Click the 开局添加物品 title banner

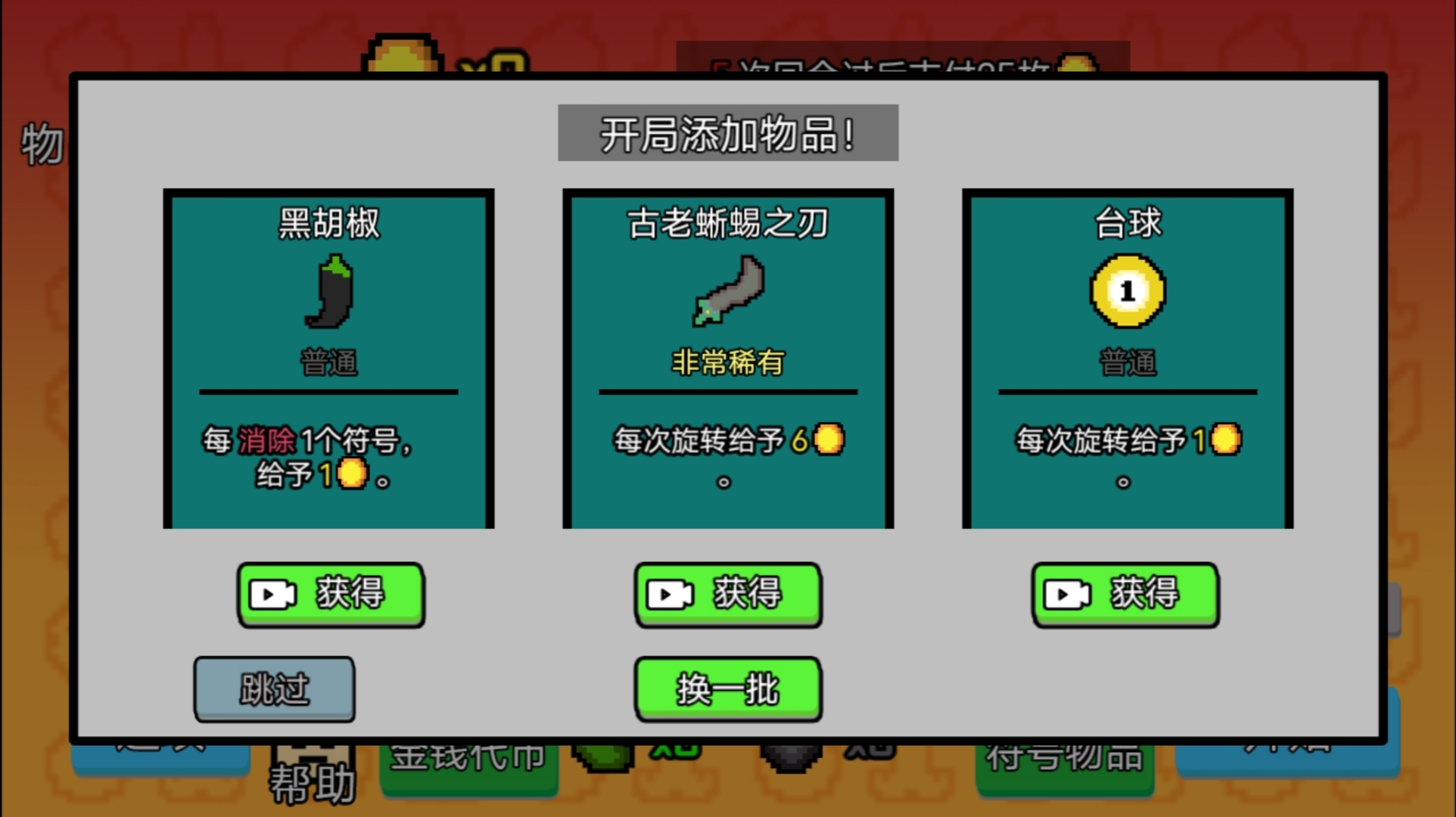[x=727, y=132]
